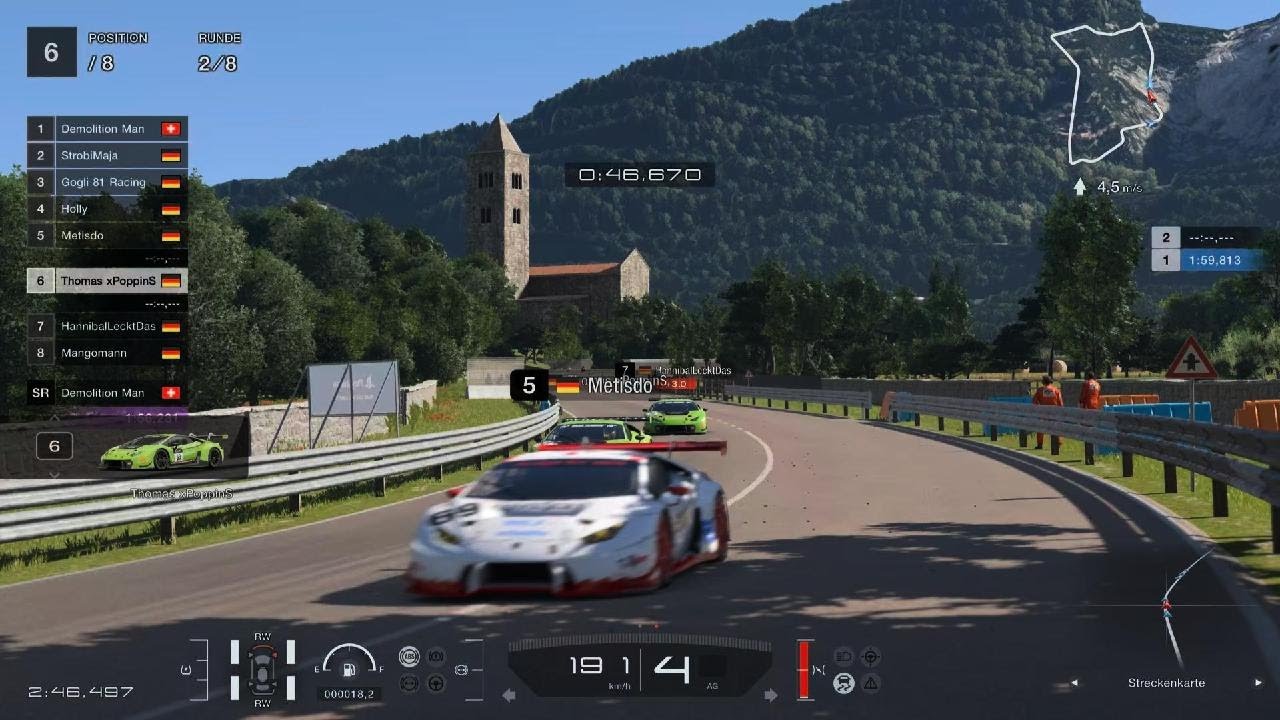The width and height of the screenshot is (1280, 720).
Task: Select StrobiMaja in the standings list
Action: pyautogui.click(x=107, y=156)
